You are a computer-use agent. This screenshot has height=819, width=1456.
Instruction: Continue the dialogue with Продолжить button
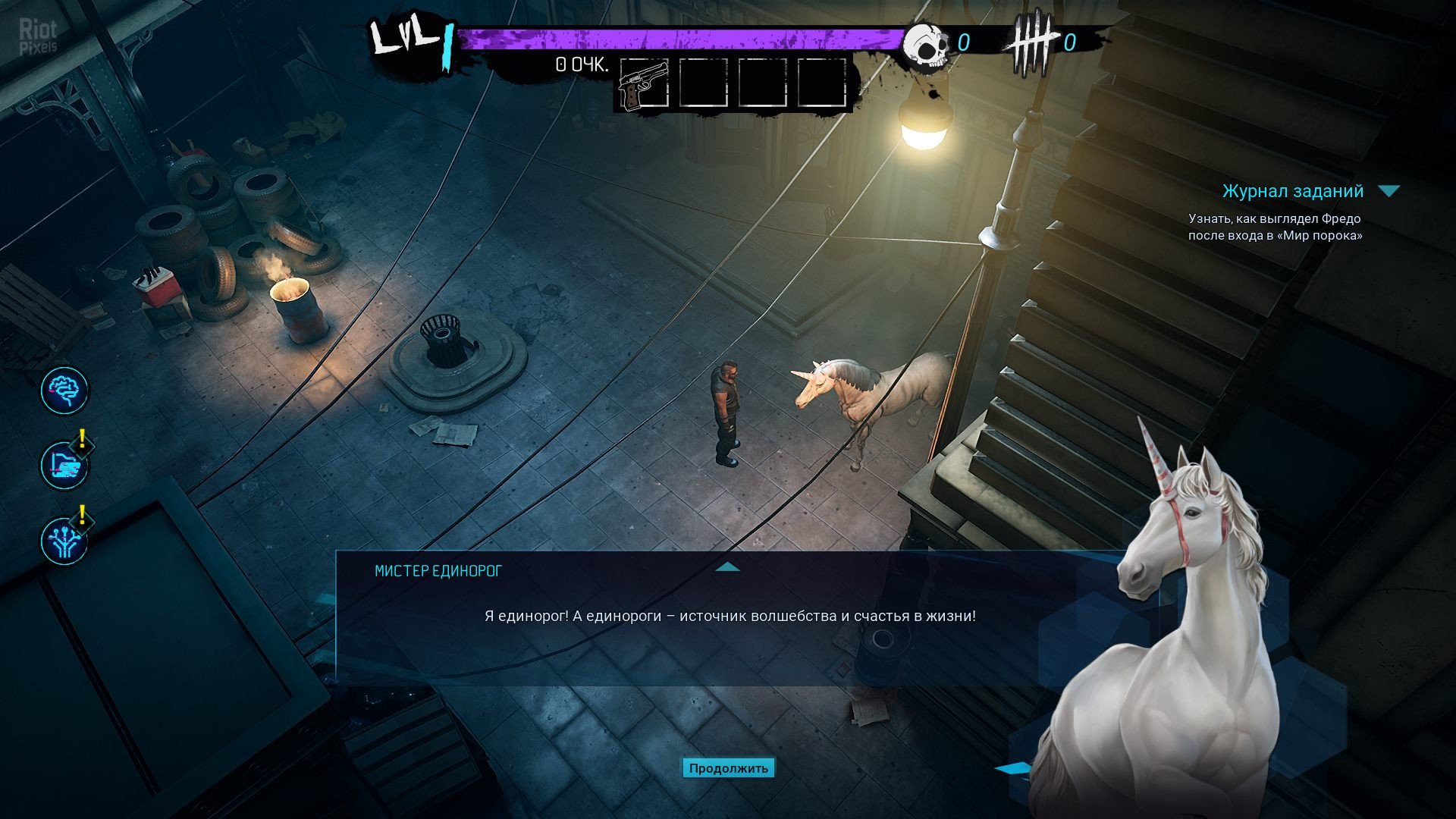click(728, 768)
